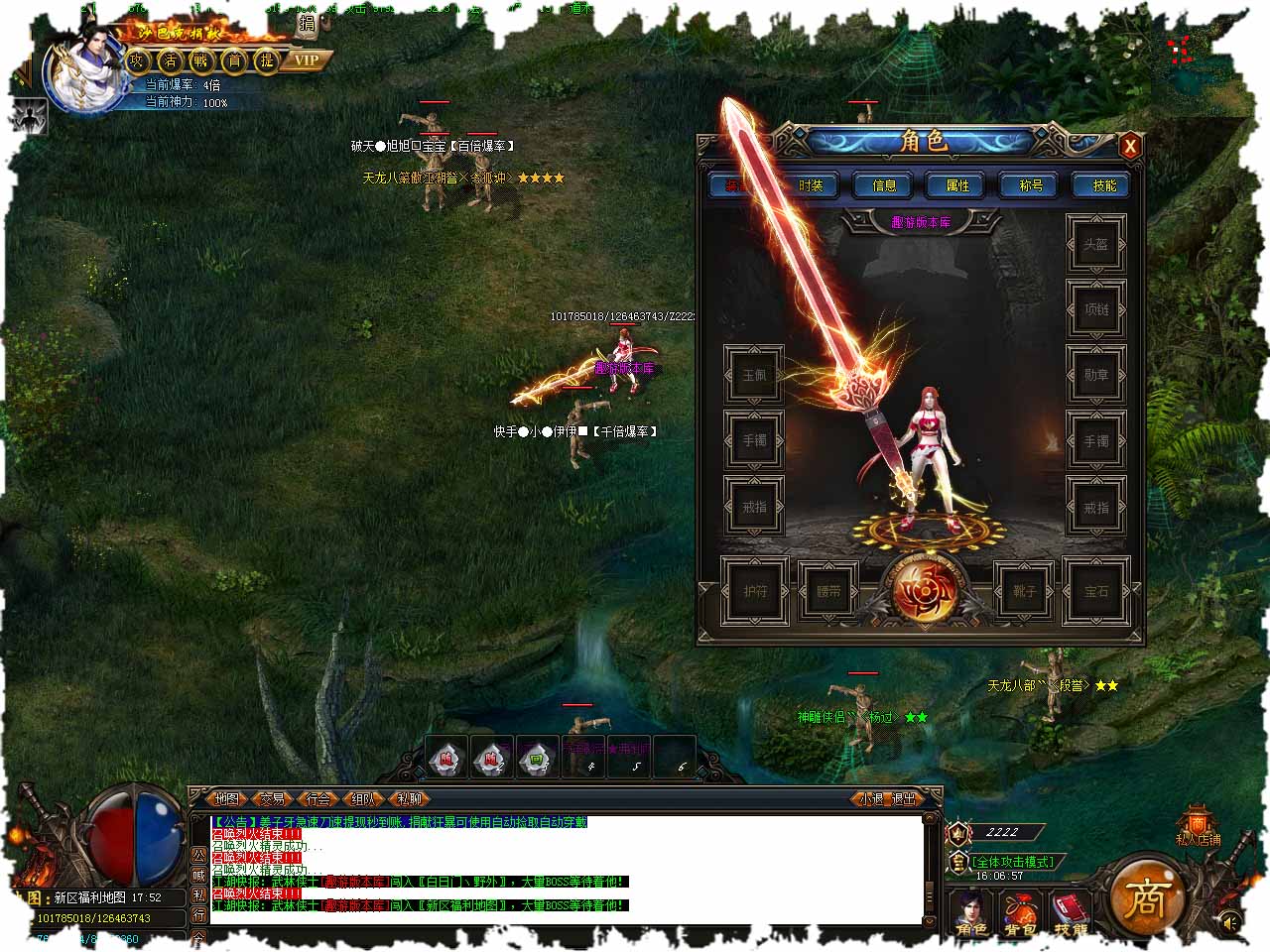Open the 地图 map button above chat
The width and height of the screenshot is (1270, 952).
[227, 798]
